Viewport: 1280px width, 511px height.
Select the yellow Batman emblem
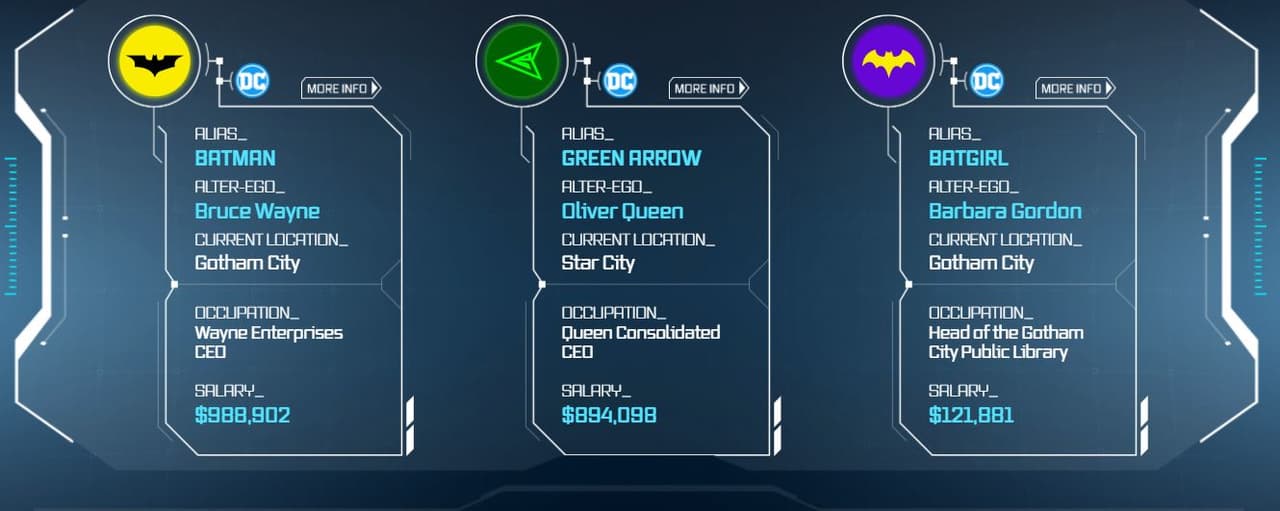point(155,63)
